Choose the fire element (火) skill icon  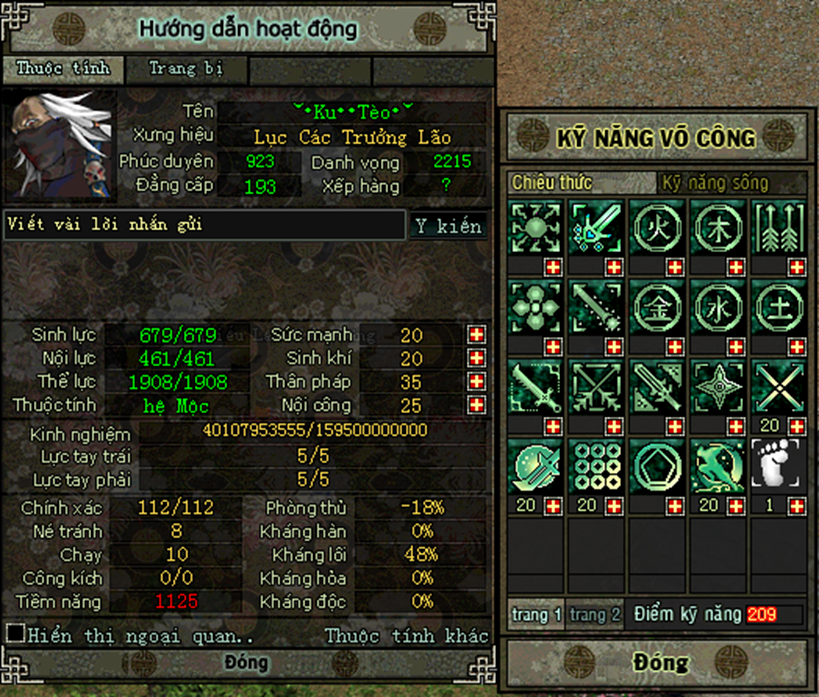pos(657,226)
